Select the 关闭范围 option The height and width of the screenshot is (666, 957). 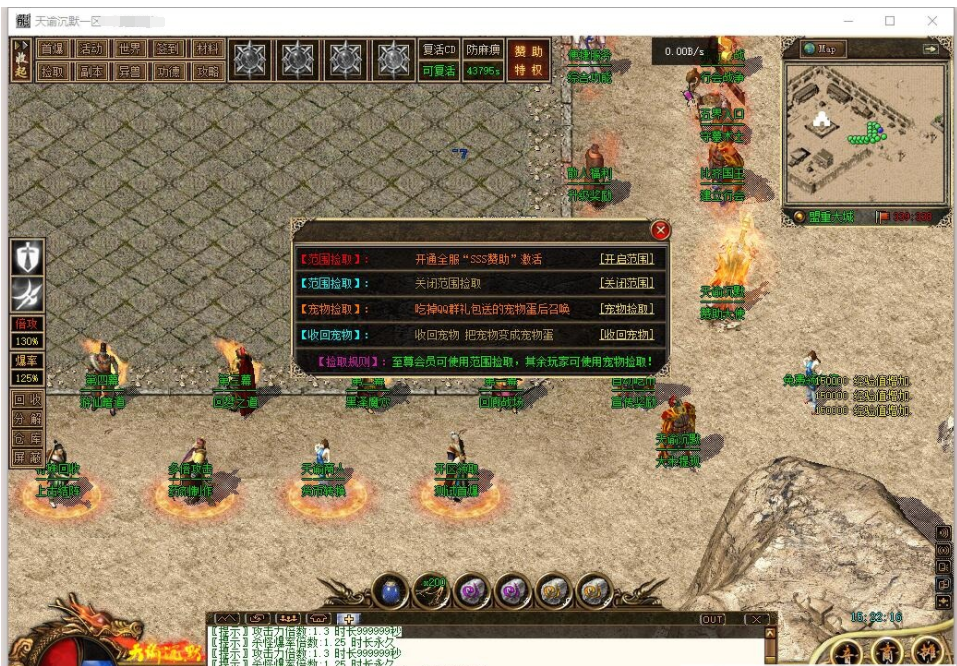point(626,284)
